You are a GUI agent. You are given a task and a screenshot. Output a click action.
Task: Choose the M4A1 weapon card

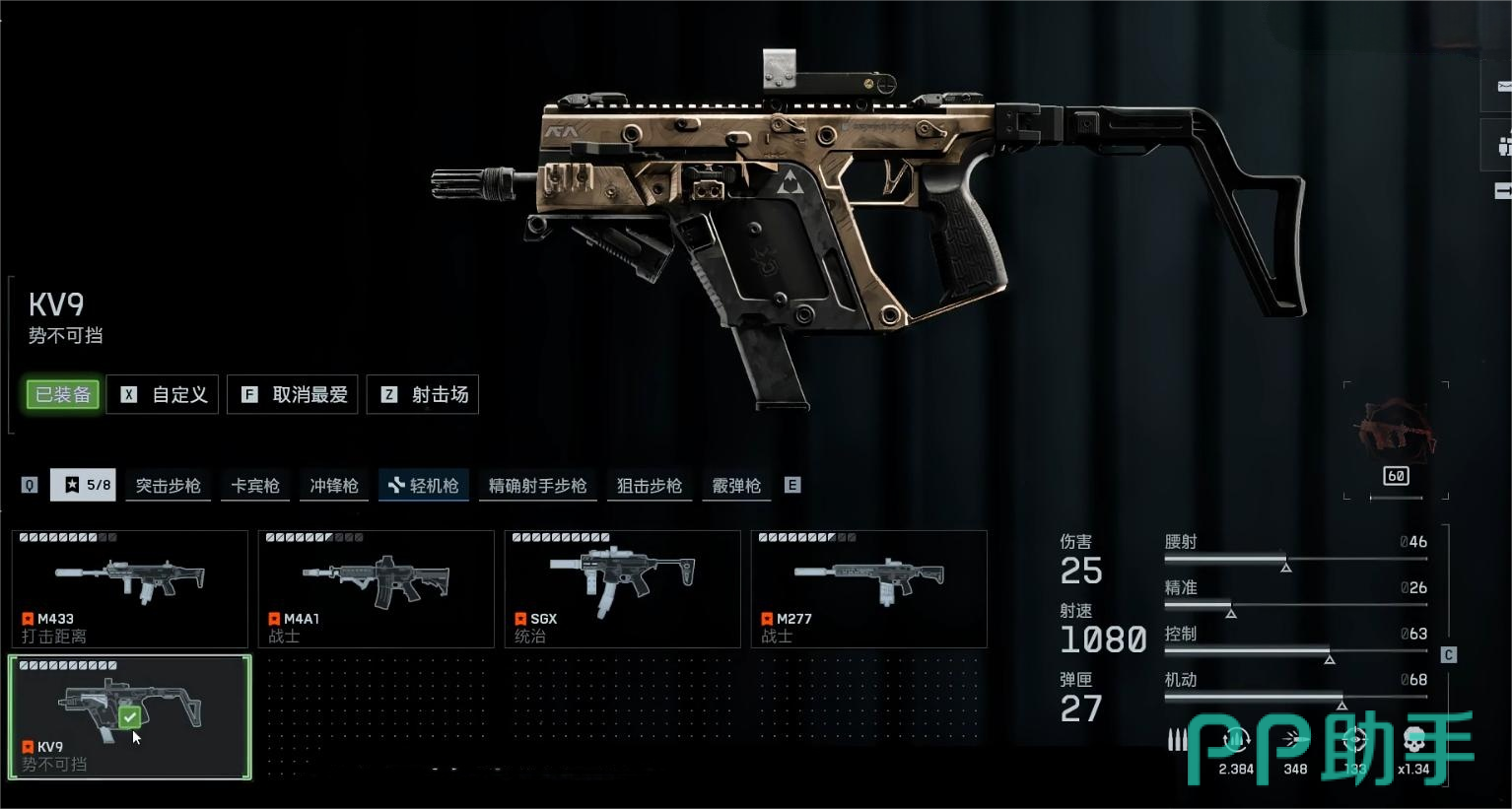pyautogui.click(x=376, y=588)
